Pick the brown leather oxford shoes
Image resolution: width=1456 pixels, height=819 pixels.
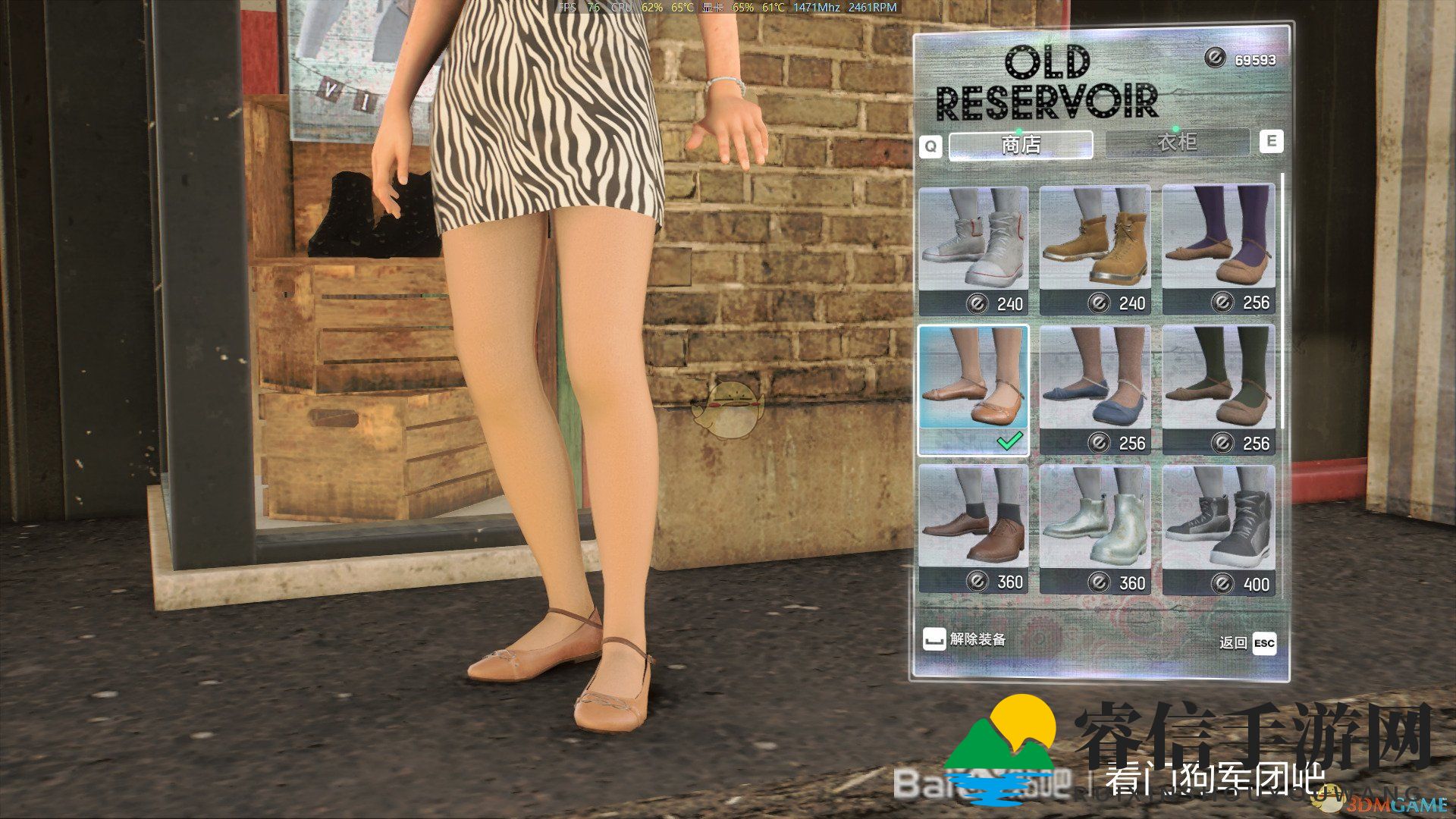[974, 529]
